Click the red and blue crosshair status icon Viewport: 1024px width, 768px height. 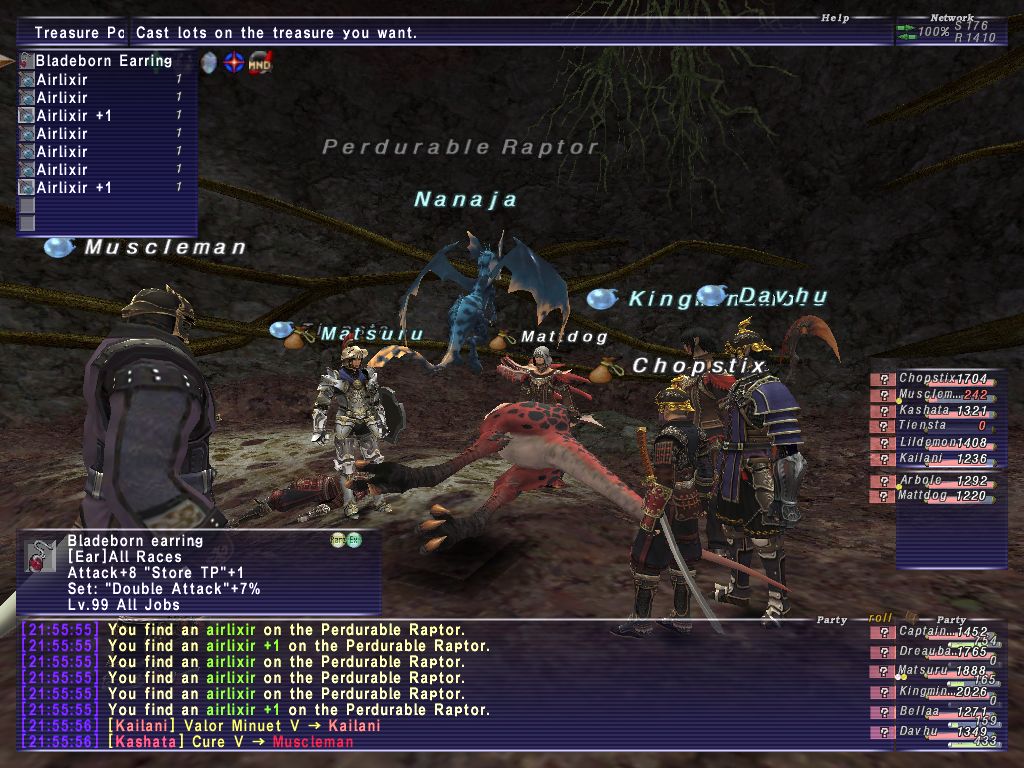[x=234, y=62]
